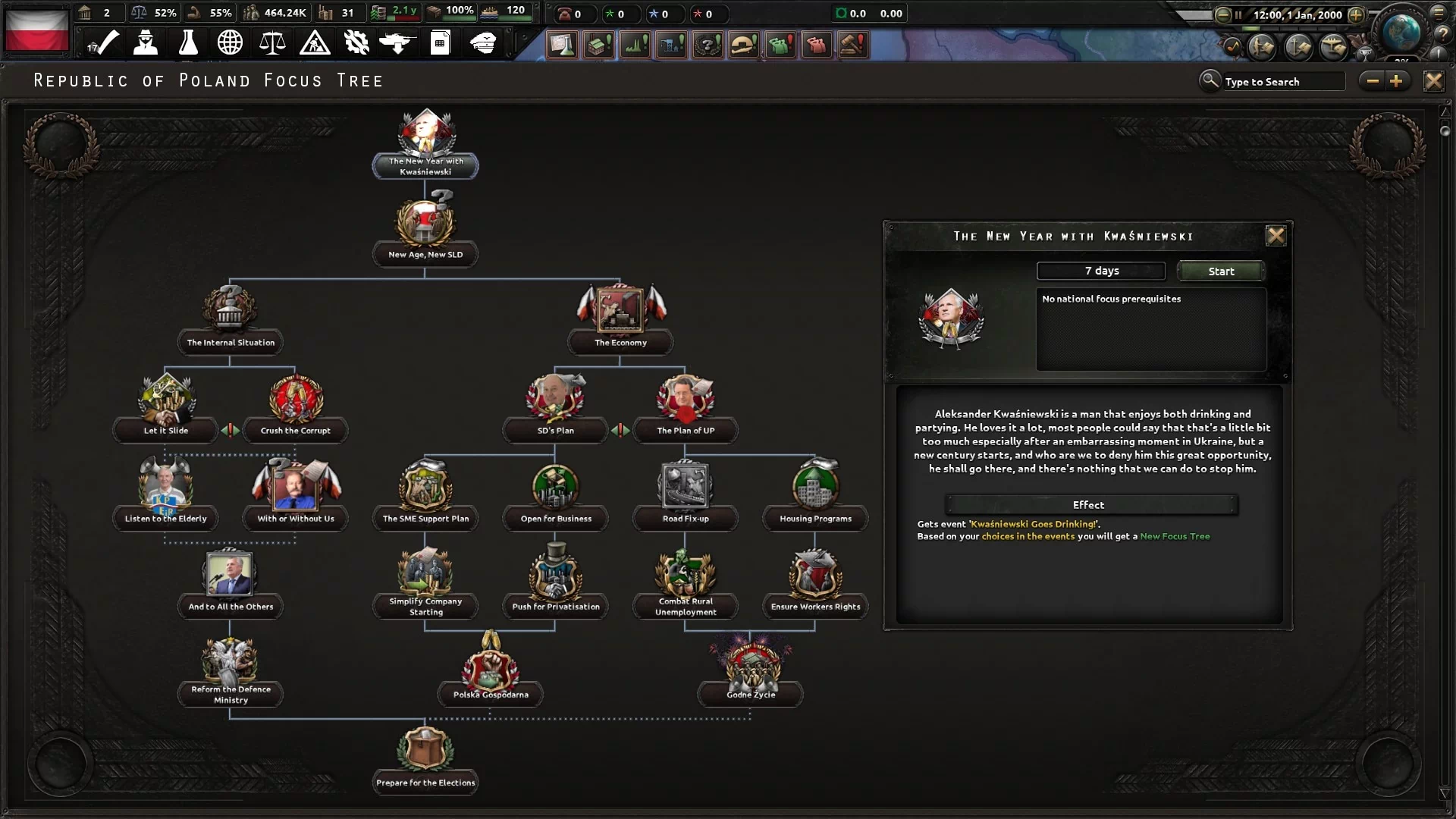The height and width of the screenshot is (819, 1456).
Task: Increase game speed with the plus button
Action: pos(1356,14)
